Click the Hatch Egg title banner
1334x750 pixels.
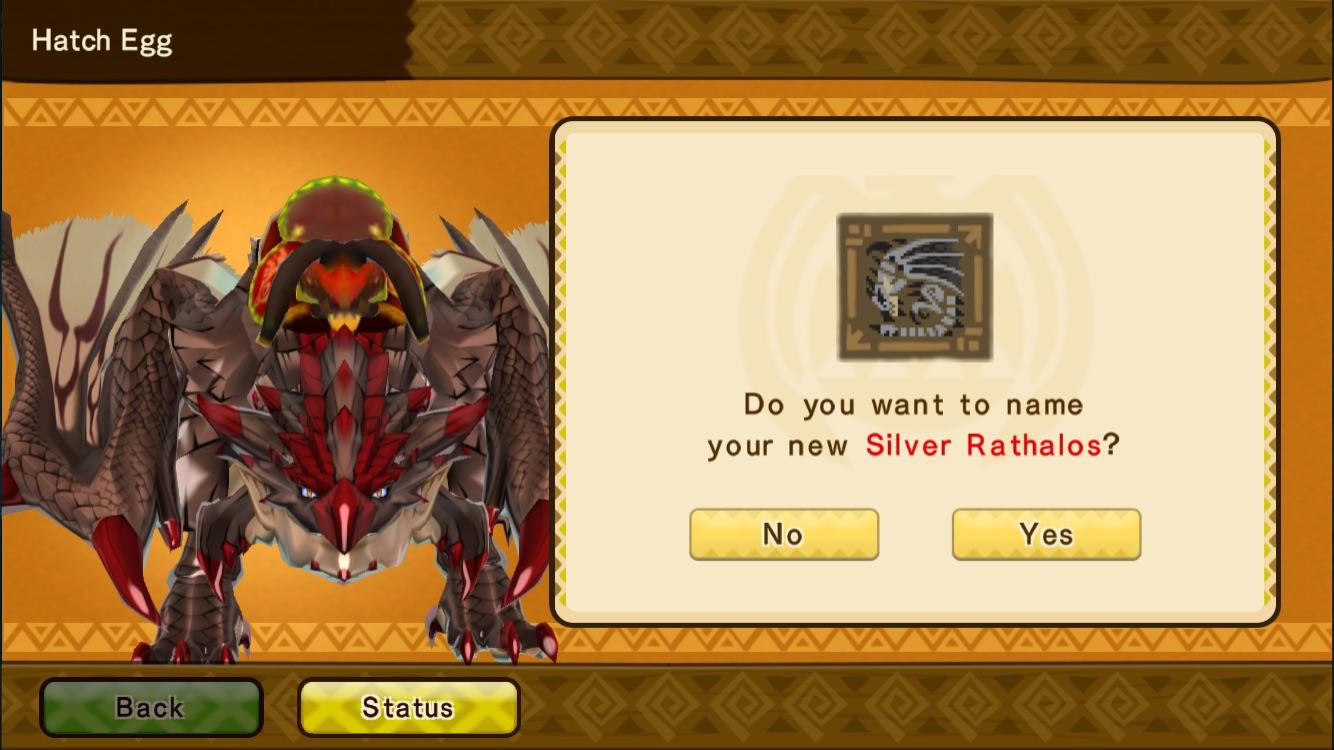(x=101, y=41)
